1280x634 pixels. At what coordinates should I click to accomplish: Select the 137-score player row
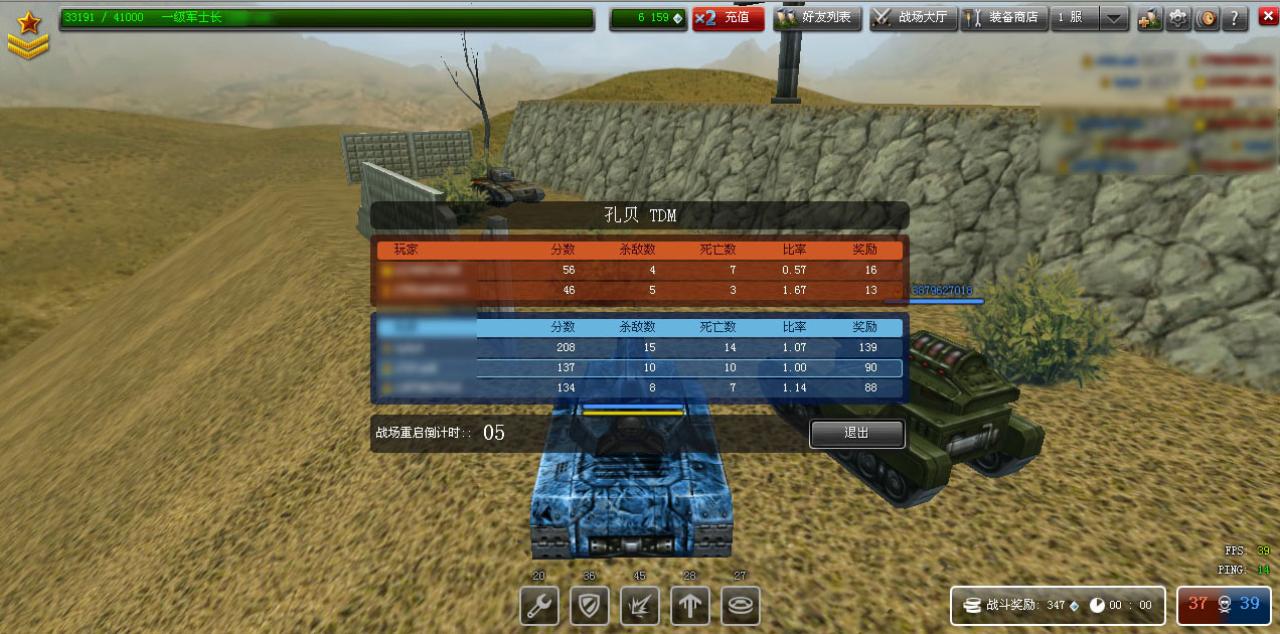[x=640, y=368]
